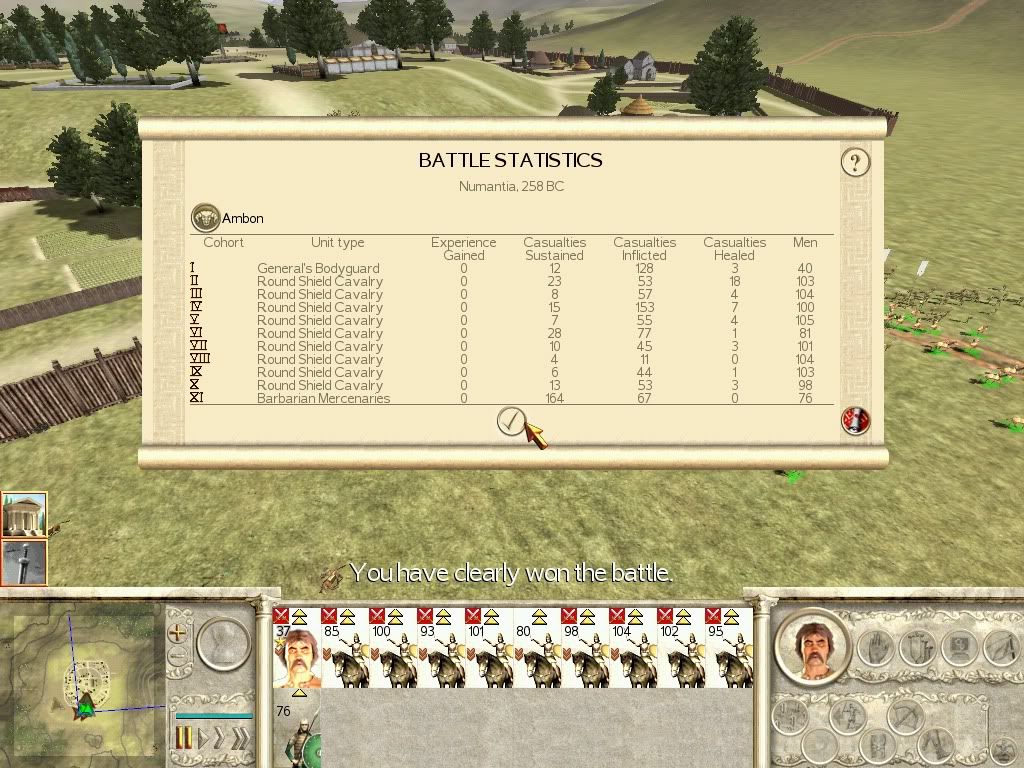The image size is (1024, 768).
Task: Select the Ambon faction emblem
Action: tap(205, 218)
